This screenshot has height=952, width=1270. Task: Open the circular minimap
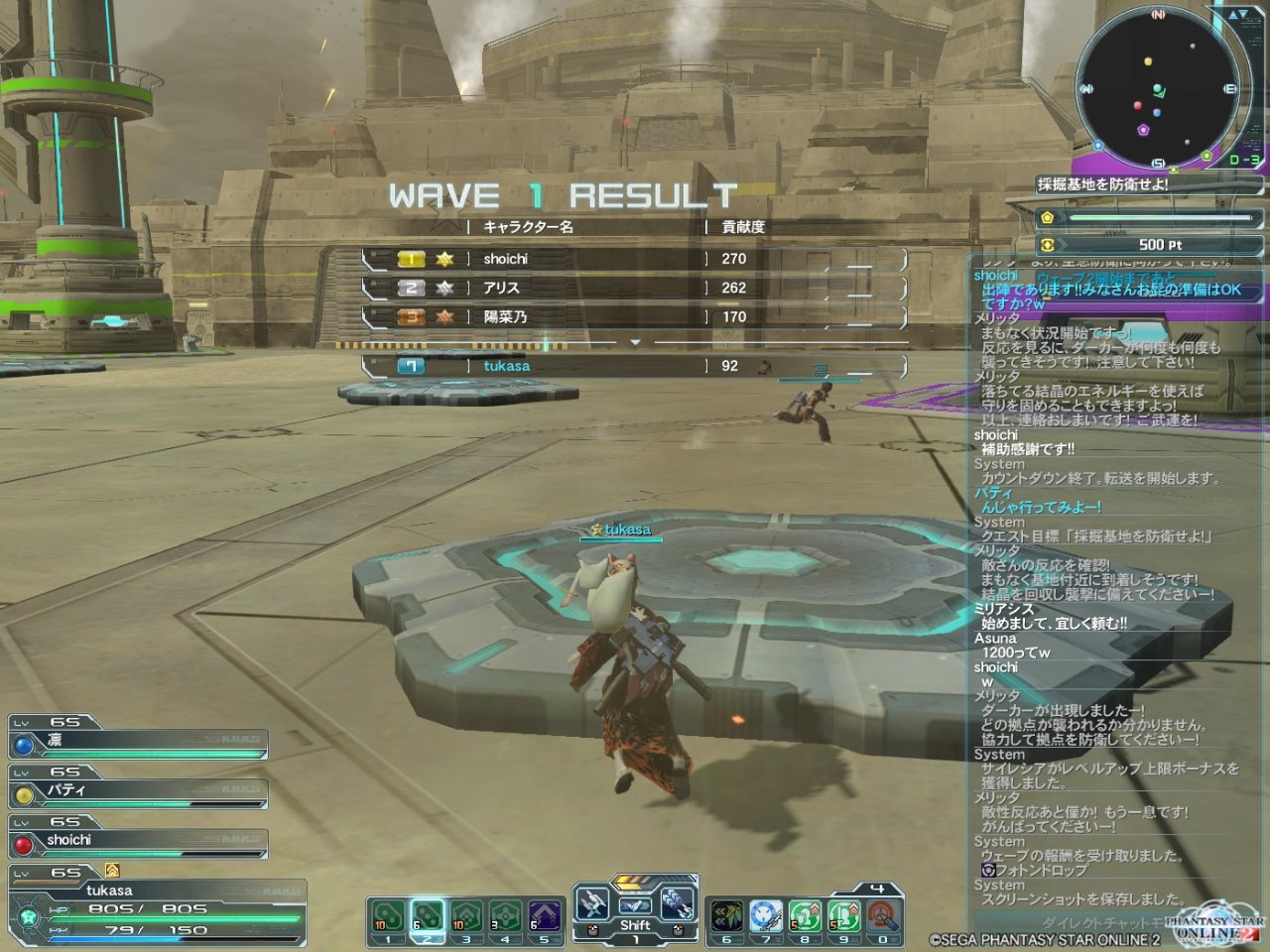click(x=1158, y=89)
